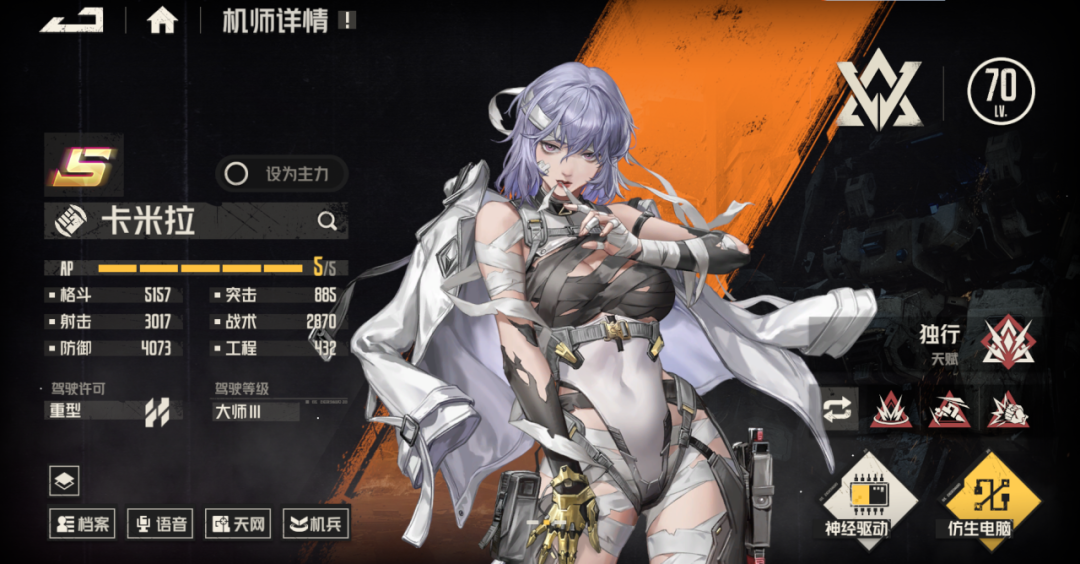The width and height of the screenshot is (1080, 564).
Task: Open the info mark beside 机师详情
Action: tap(346, 20)
